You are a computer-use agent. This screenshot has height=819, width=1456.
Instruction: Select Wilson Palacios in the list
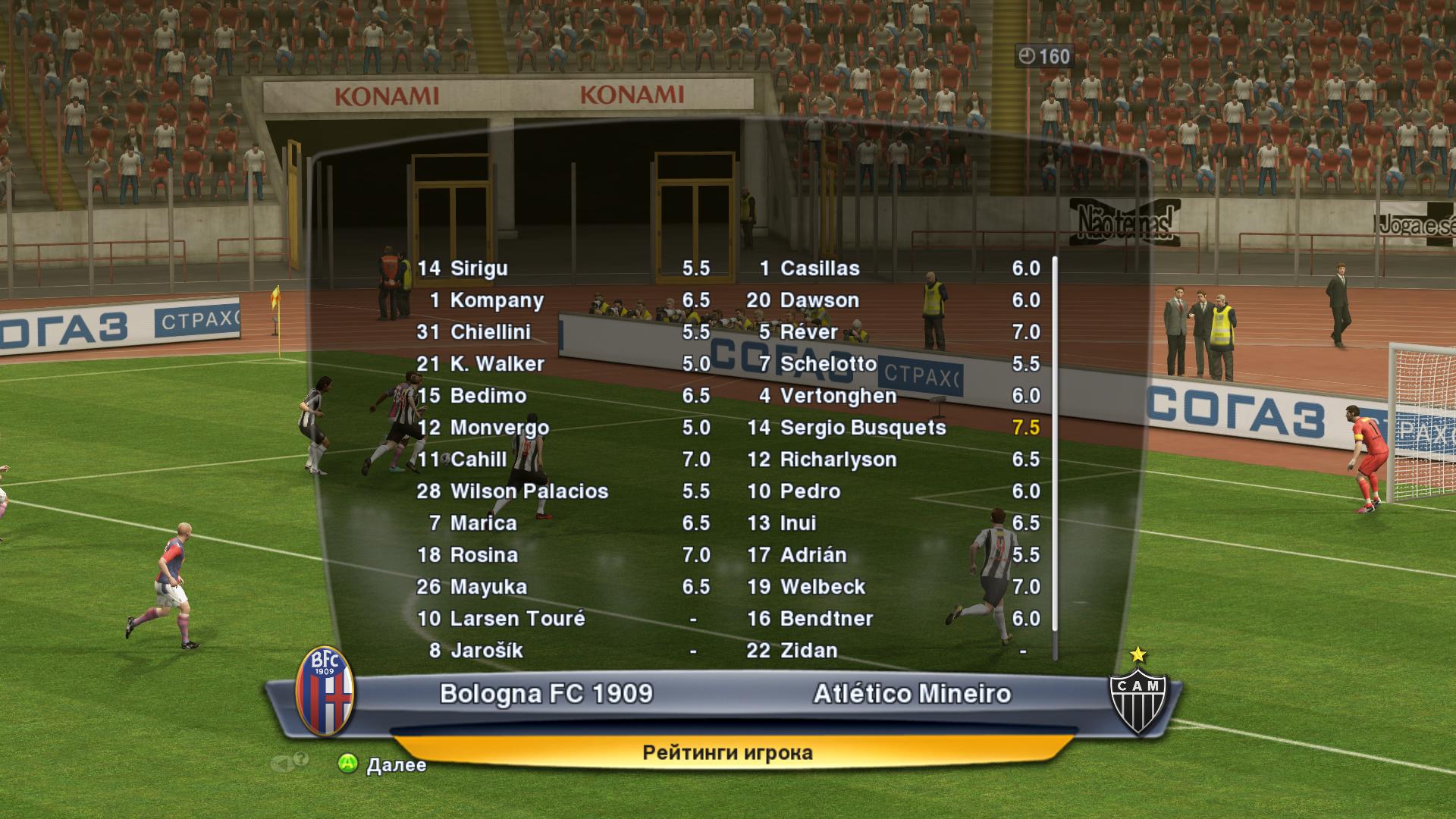(x=563, y=491)
